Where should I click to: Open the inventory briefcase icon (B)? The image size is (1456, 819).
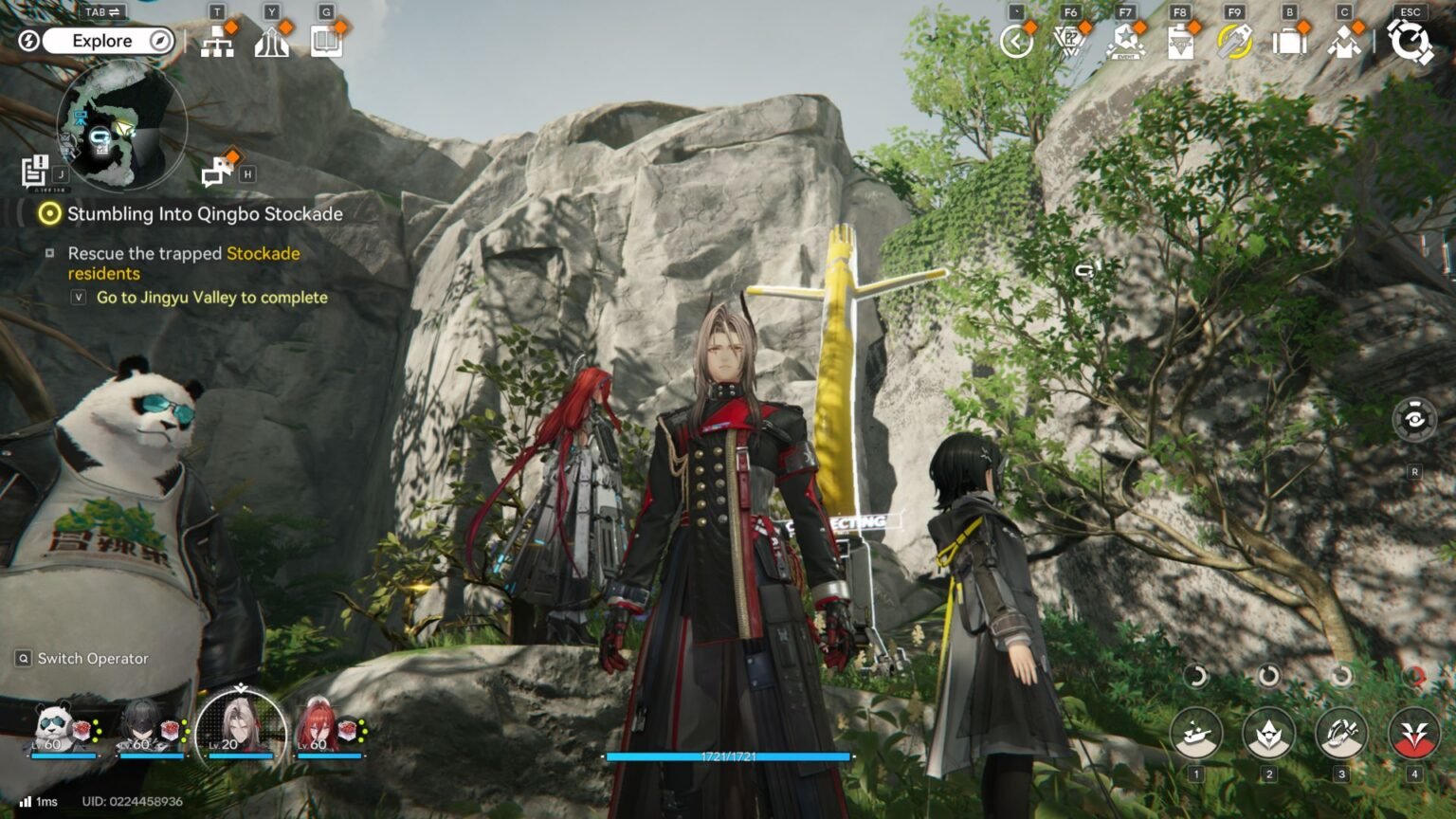(x=1289, y=43)
